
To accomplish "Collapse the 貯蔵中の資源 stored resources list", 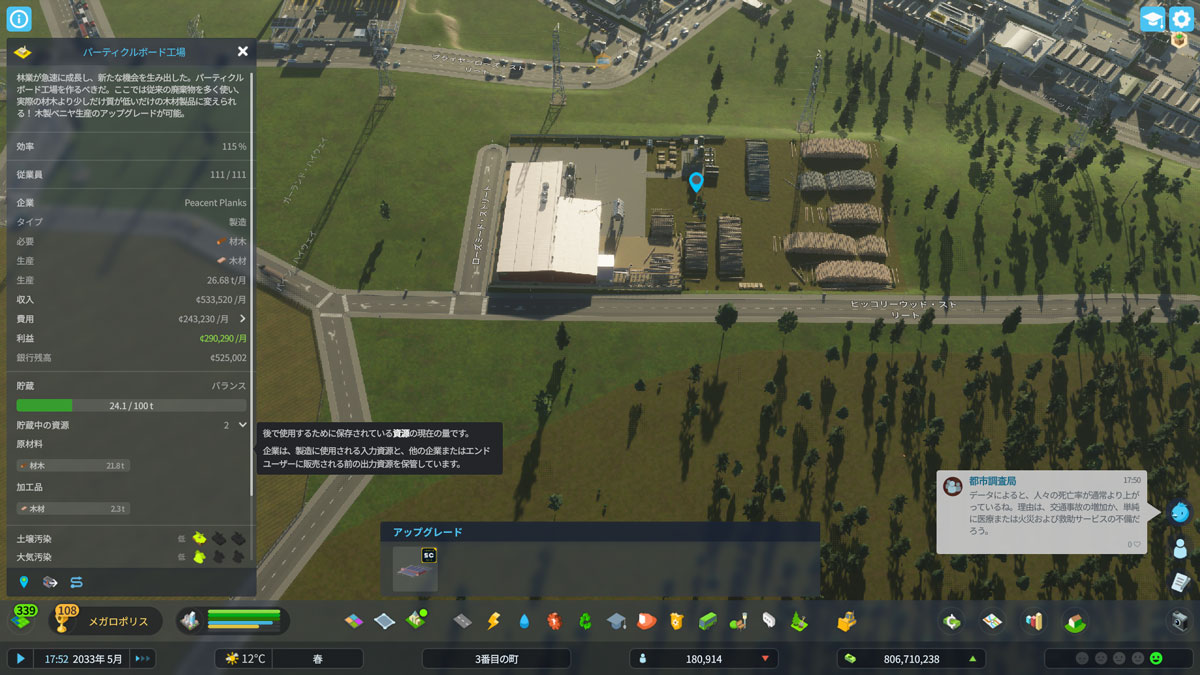I will [242, 425].
